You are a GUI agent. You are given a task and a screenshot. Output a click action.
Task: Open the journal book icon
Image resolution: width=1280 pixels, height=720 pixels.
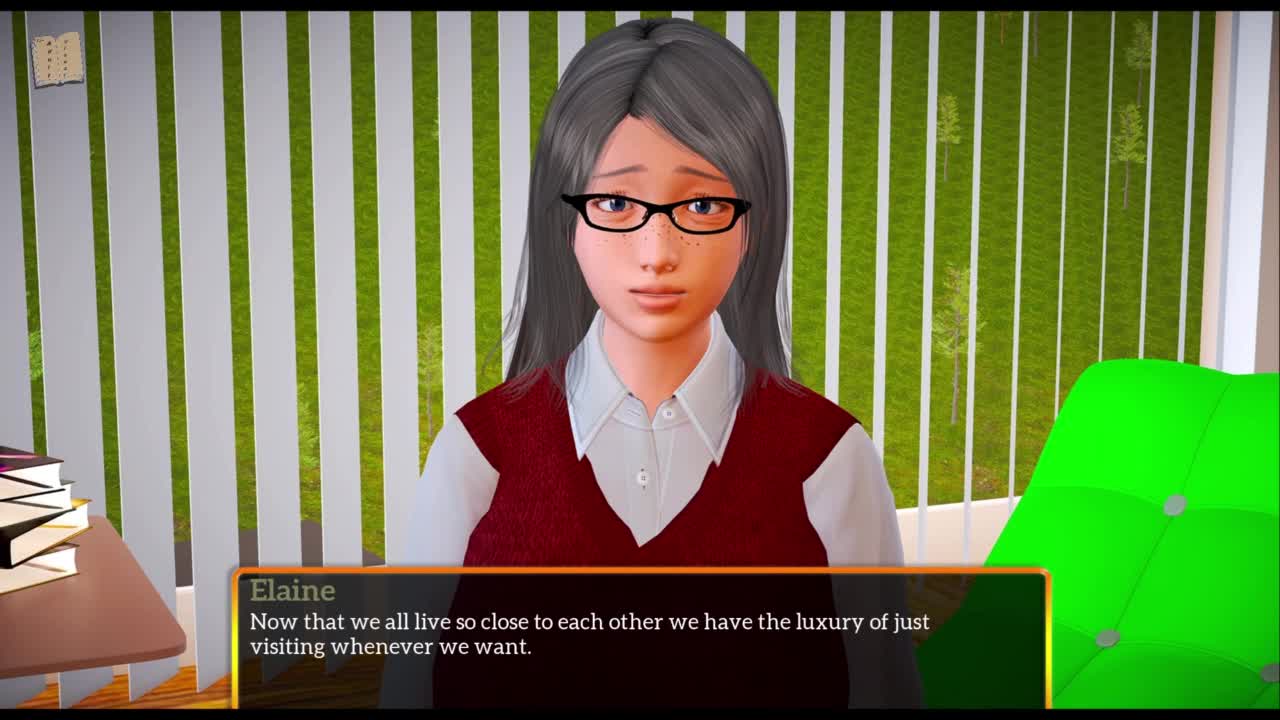(x=57, y=59)
